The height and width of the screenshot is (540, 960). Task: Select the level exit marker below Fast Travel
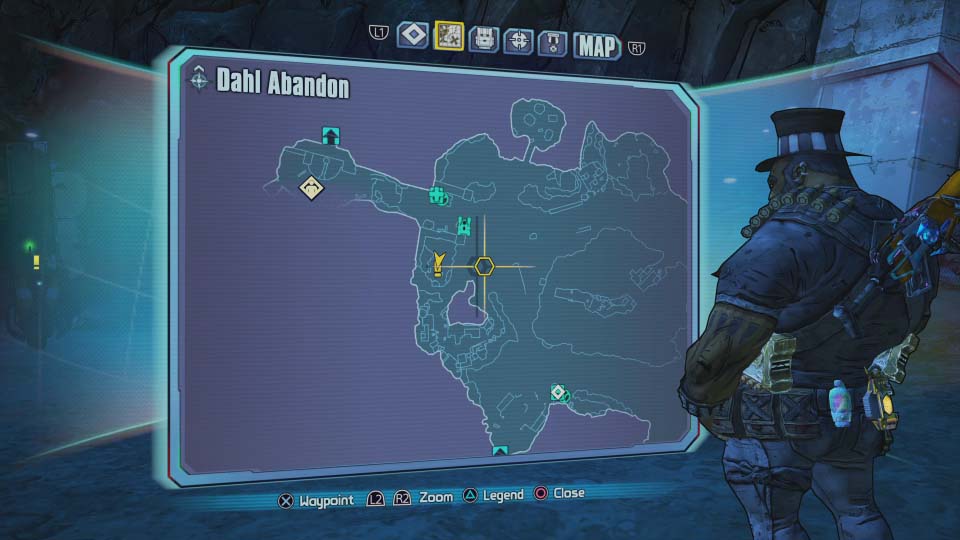tap(500, 451)
